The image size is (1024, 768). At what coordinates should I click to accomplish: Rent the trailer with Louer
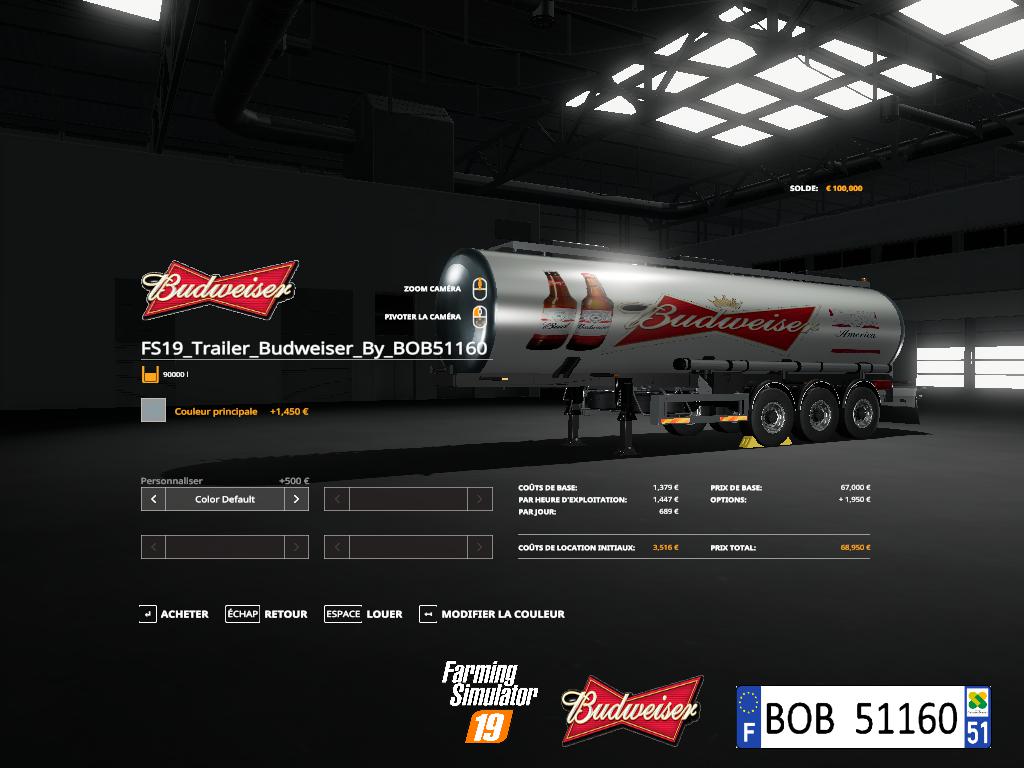[364, 614]
